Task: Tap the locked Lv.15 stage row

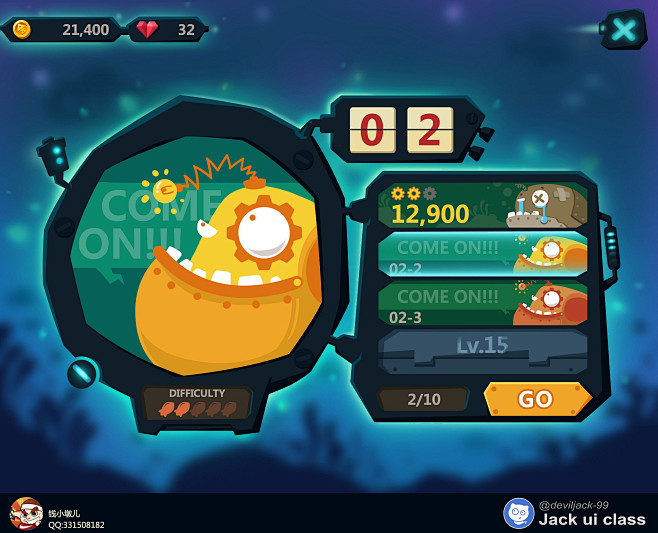Action: tap(482, 347)
